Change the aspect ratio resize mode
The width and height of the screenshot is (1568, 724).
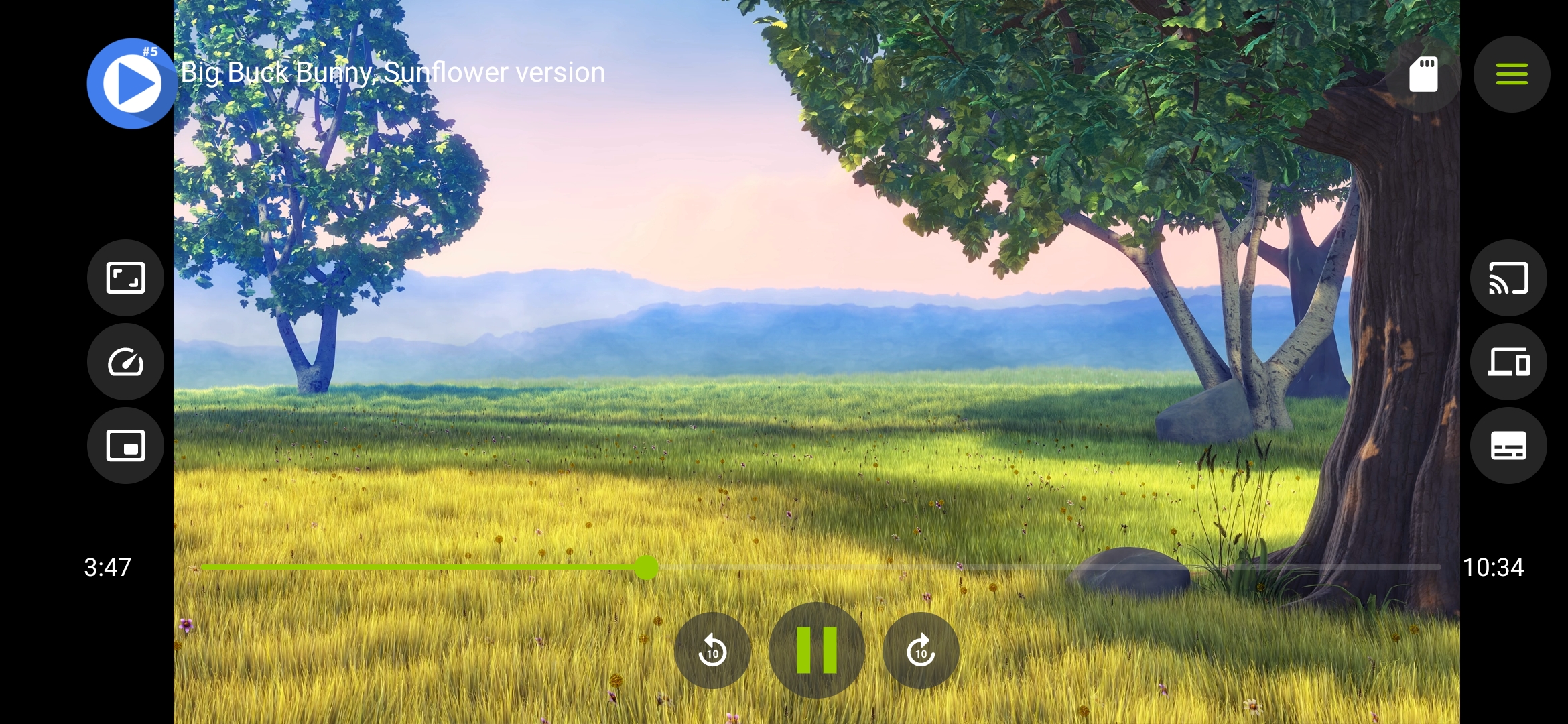[x=125, y=278]
